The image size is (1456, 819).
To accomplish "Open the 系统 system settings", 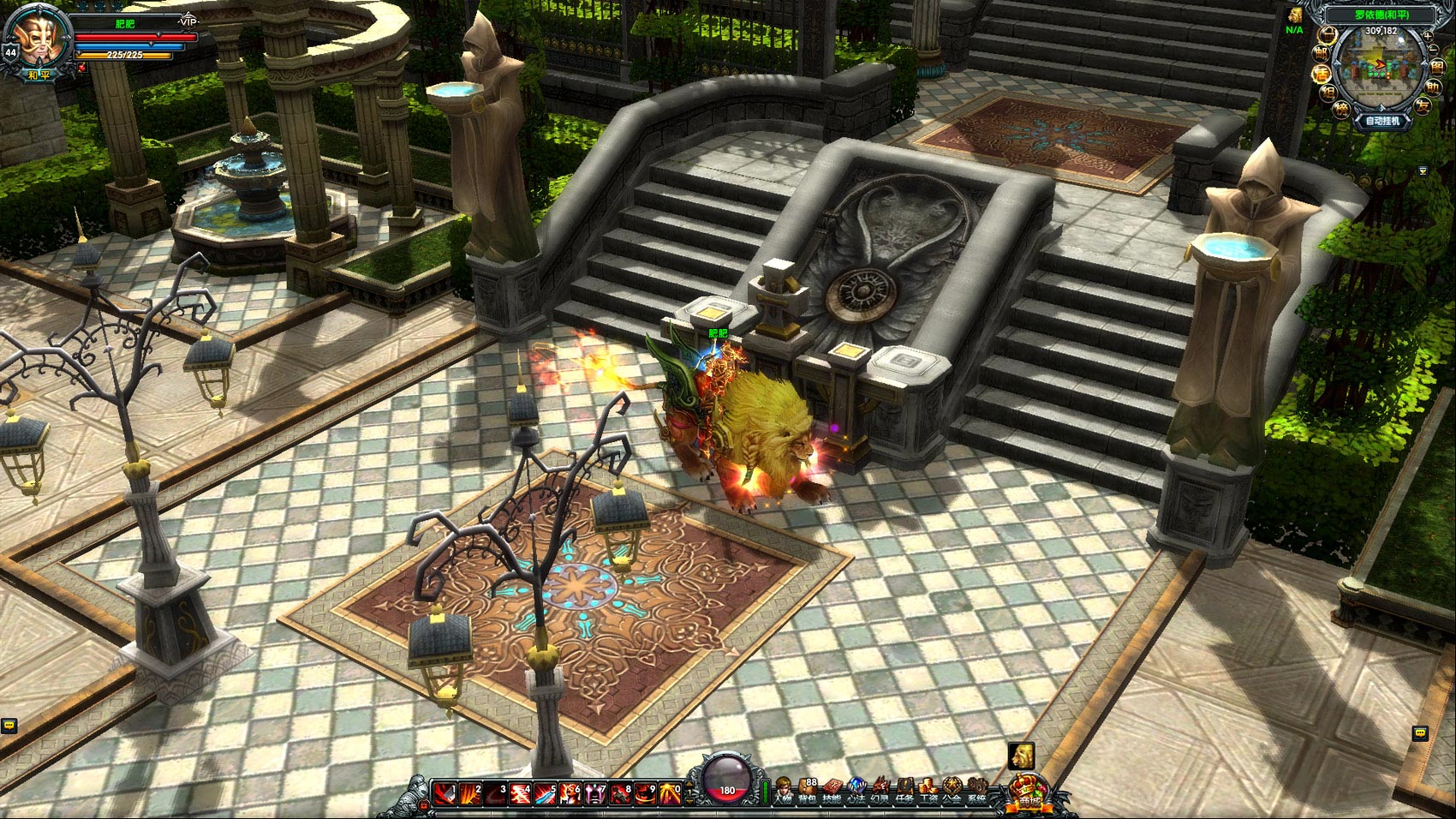I will pos(976,793).
